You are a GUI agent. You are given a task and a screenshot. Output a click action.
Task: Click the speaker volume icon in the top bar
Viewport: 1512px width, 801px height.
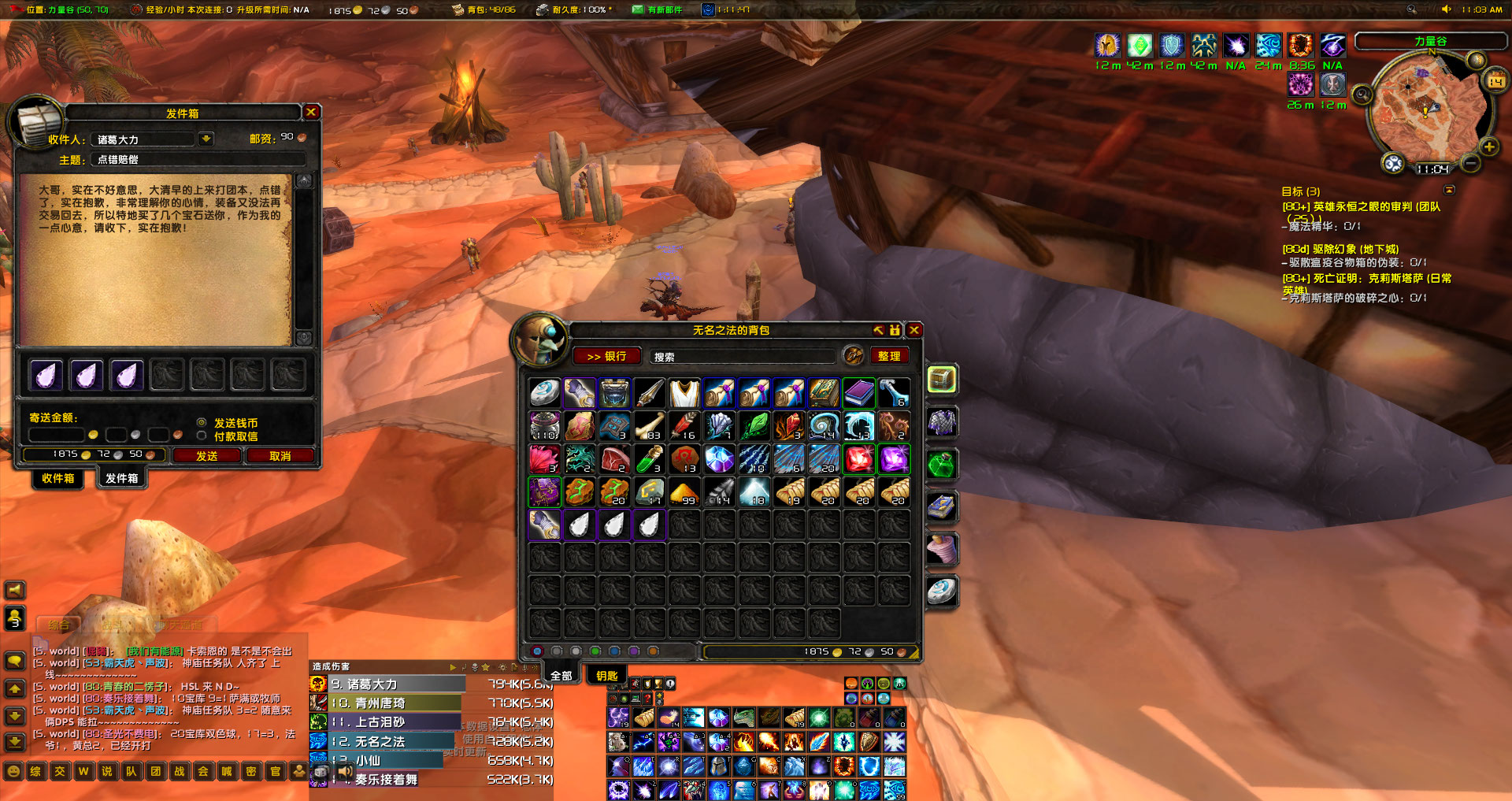coord(1447,9)
